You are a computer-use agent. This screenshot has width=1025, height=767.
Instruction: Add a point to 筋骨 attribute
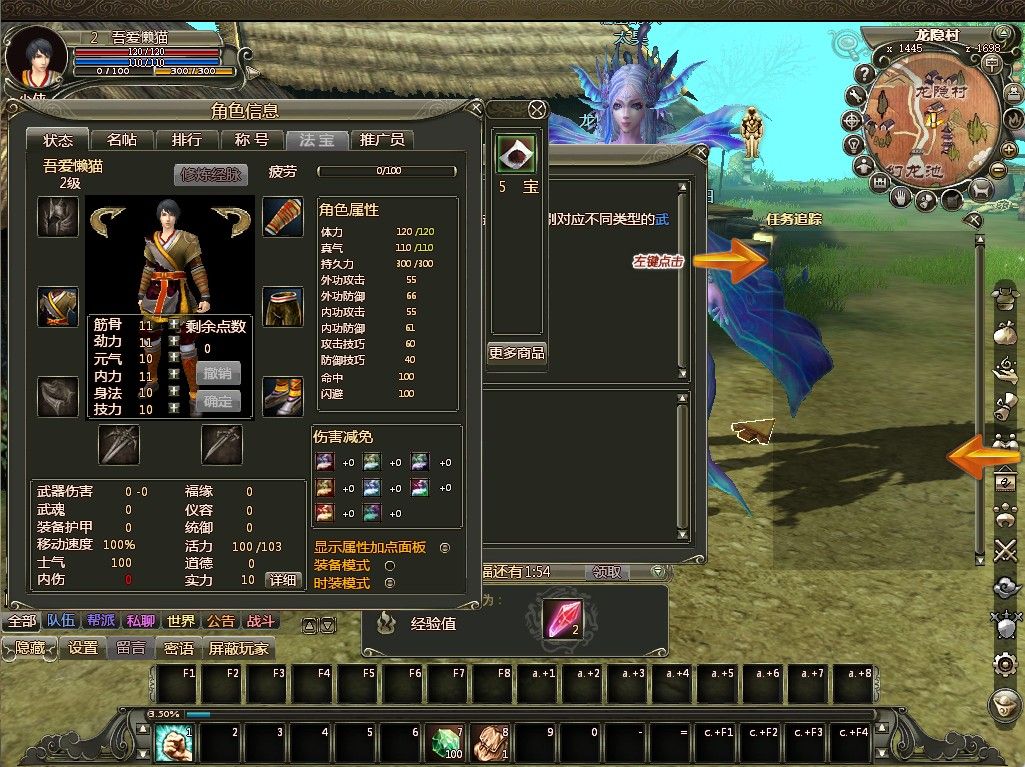[x=174, y=325]
